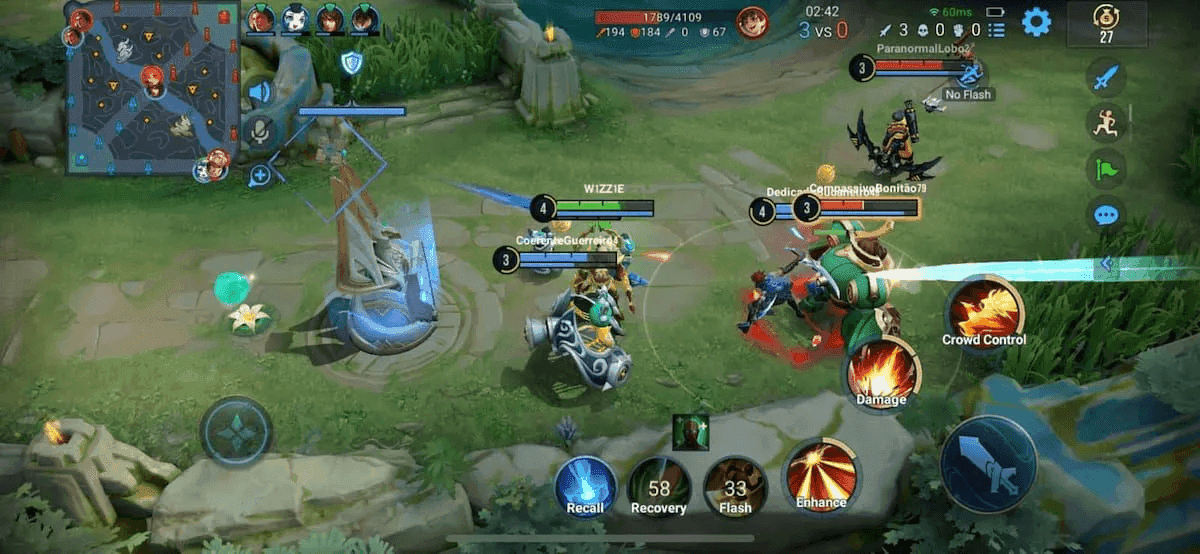Tap the movement joystick pad

click(x=236, y=432)
